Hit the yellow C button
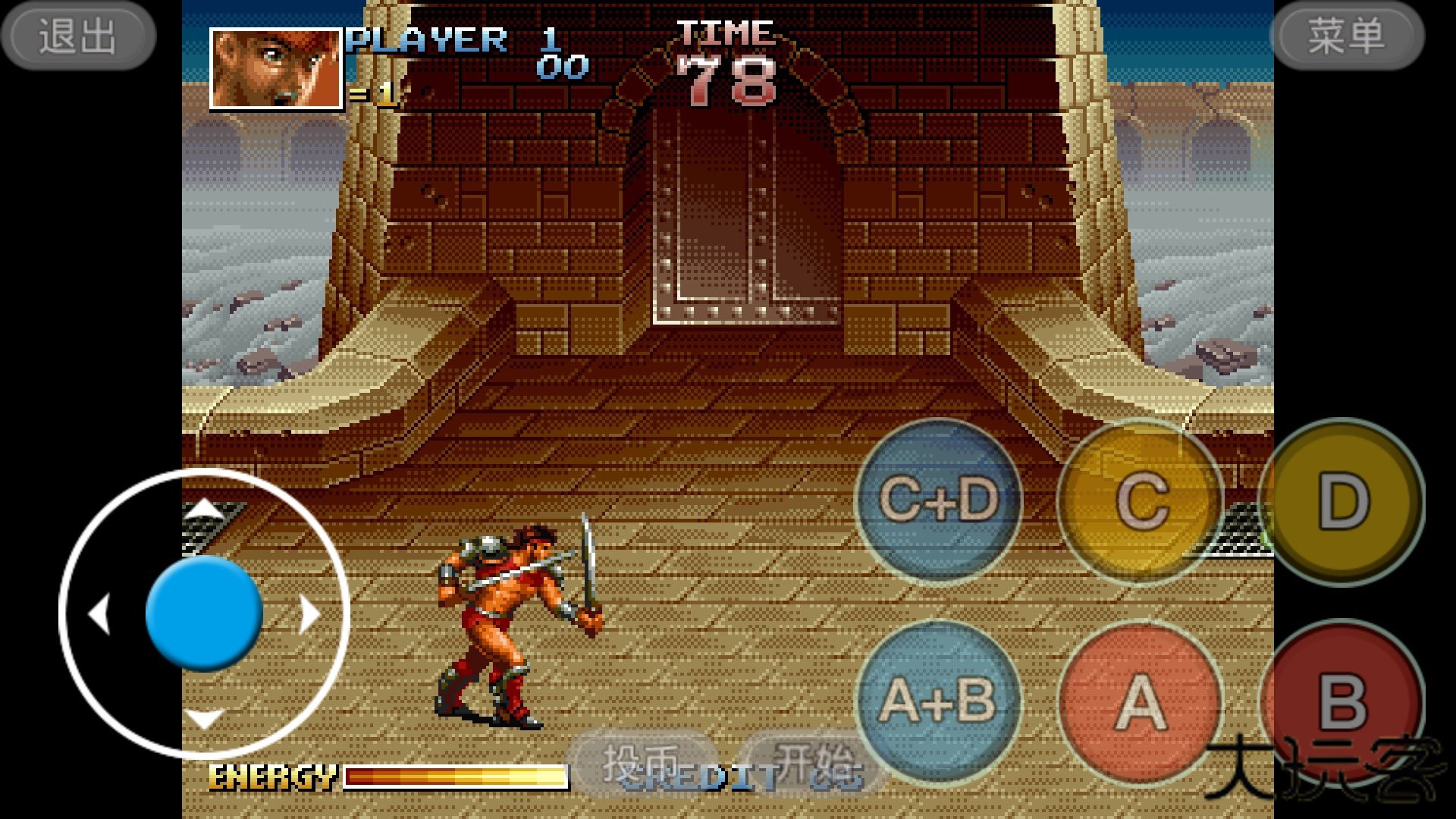This screenshot has width=1456, height=819. pos(1141,500)
